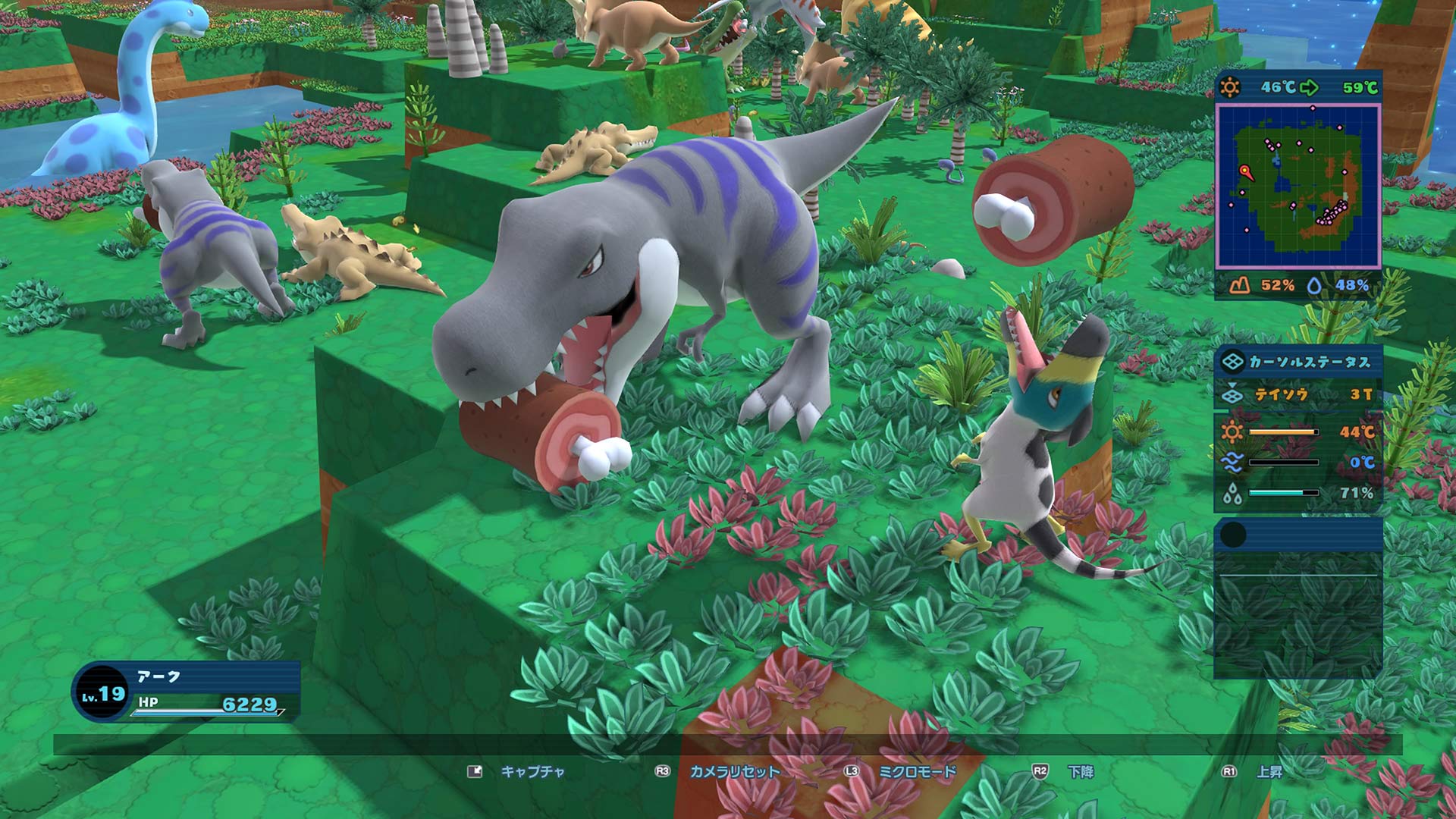Adjust the orange 44℃ temperature slider
This screenshot has height=819, width=1456.
1283,431
